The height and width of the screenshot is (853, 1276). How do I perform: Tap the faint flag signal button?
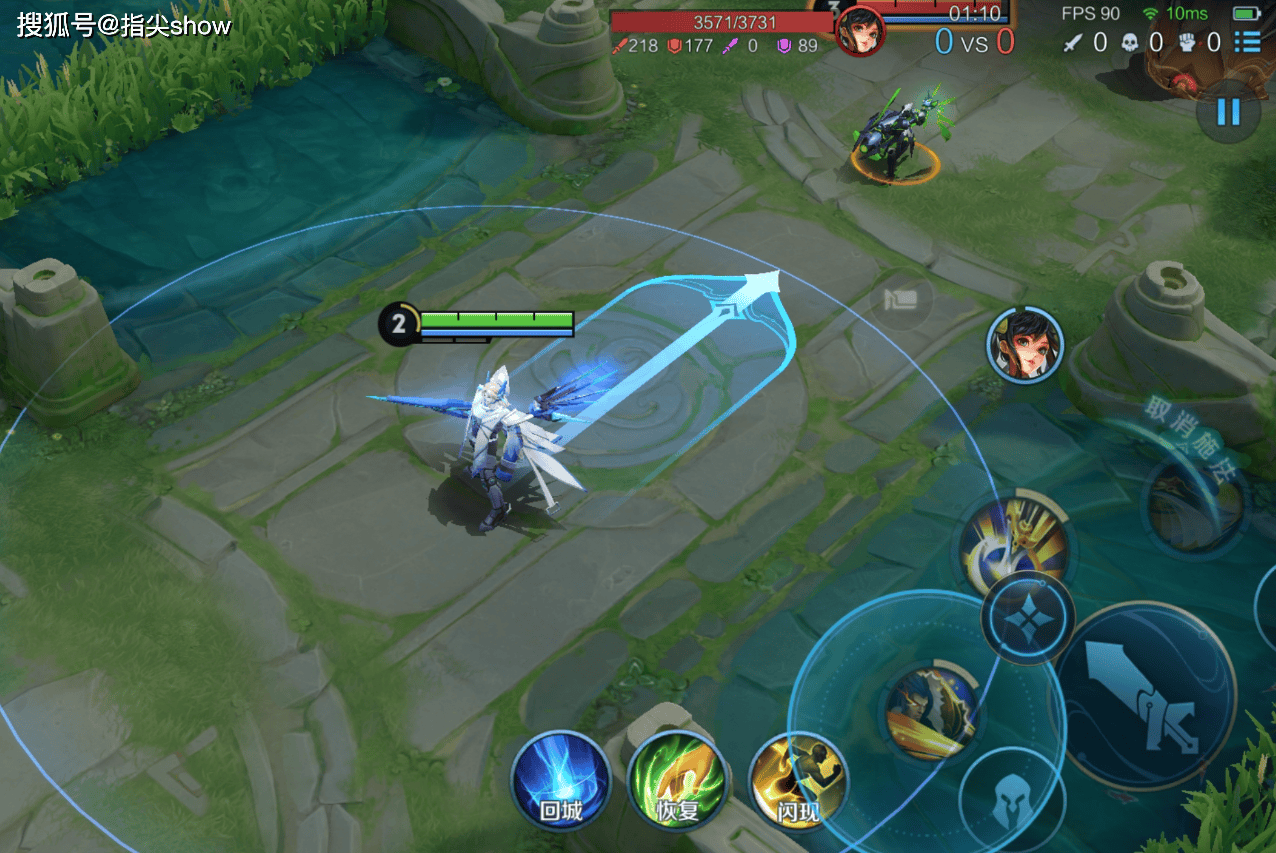[x=900, y=300]
